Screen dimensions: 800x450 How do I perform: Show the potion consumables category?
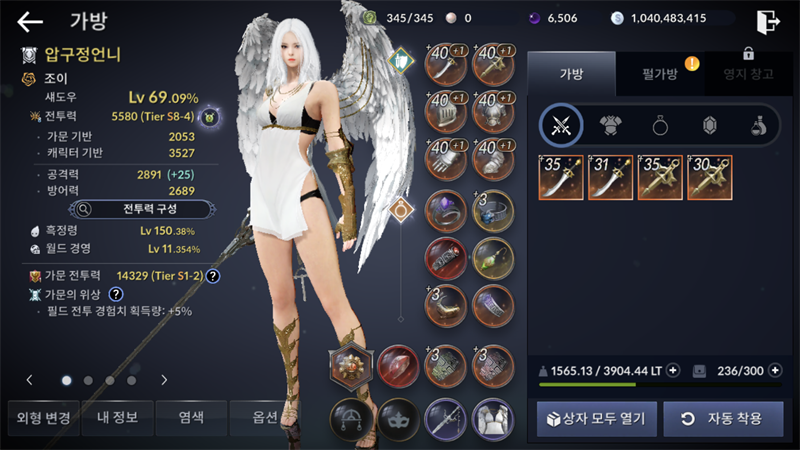pyautogui.click(x=759, y=125)
